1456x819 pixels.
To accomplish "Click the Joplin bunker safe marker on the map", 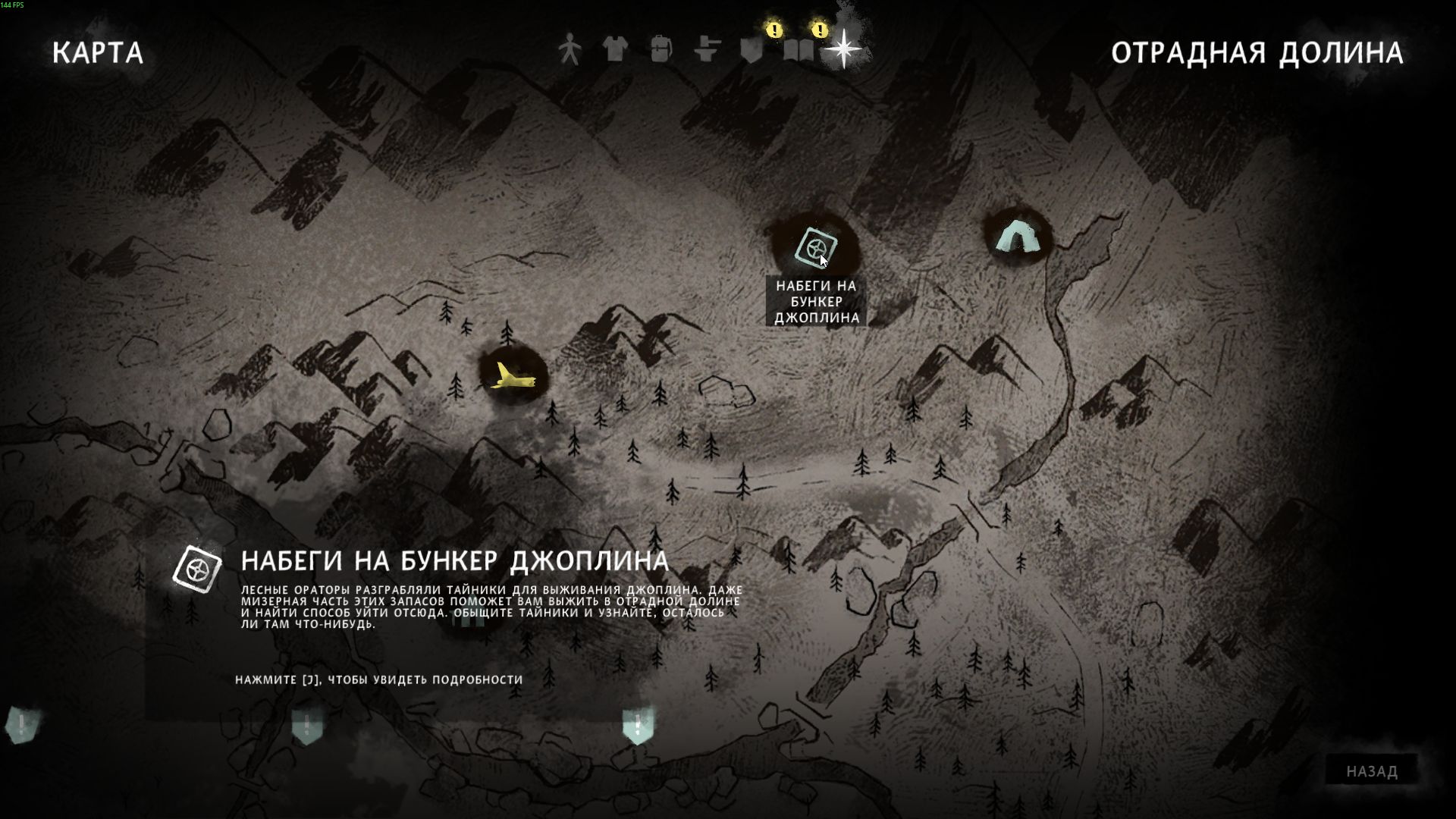I will 816,247.
